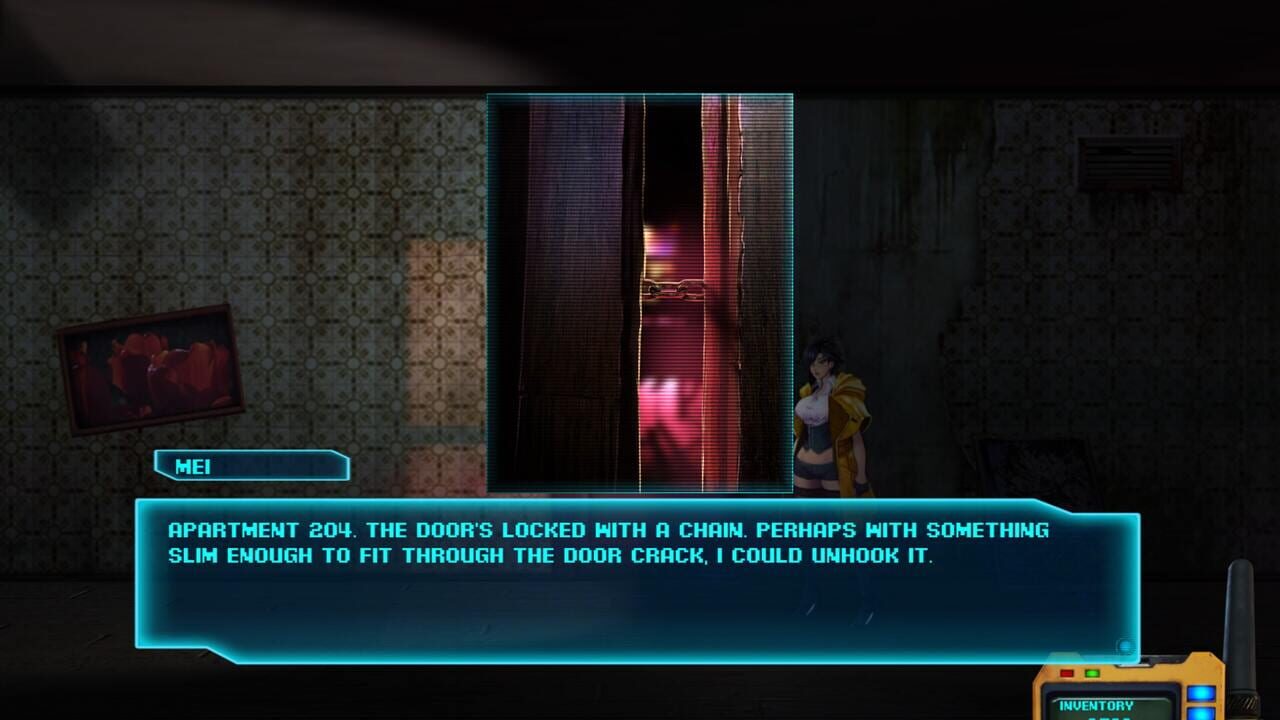Image resolution: width=1280 pixels, height=720 pixels.
Task: Click the red flower painting on the wall
Action: [150, 370]
